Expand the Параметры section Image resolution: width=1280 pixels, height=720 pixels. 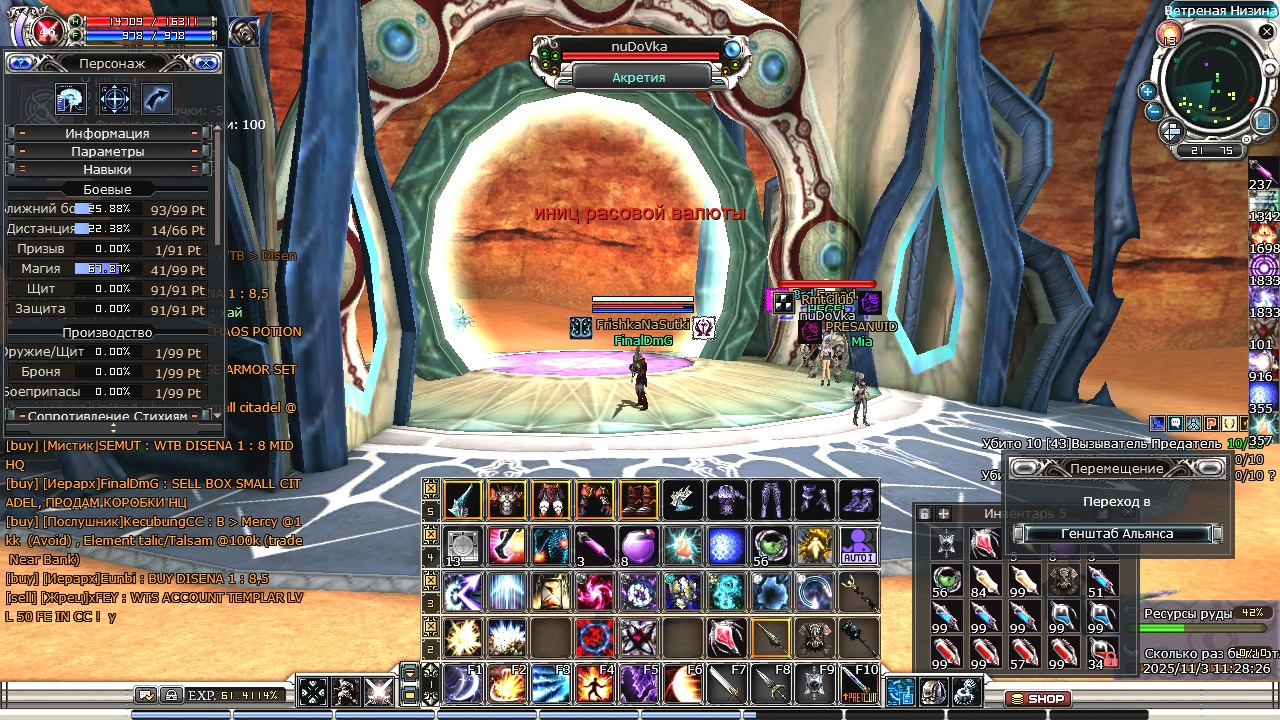pyautogui.click(x=107, y=151)
